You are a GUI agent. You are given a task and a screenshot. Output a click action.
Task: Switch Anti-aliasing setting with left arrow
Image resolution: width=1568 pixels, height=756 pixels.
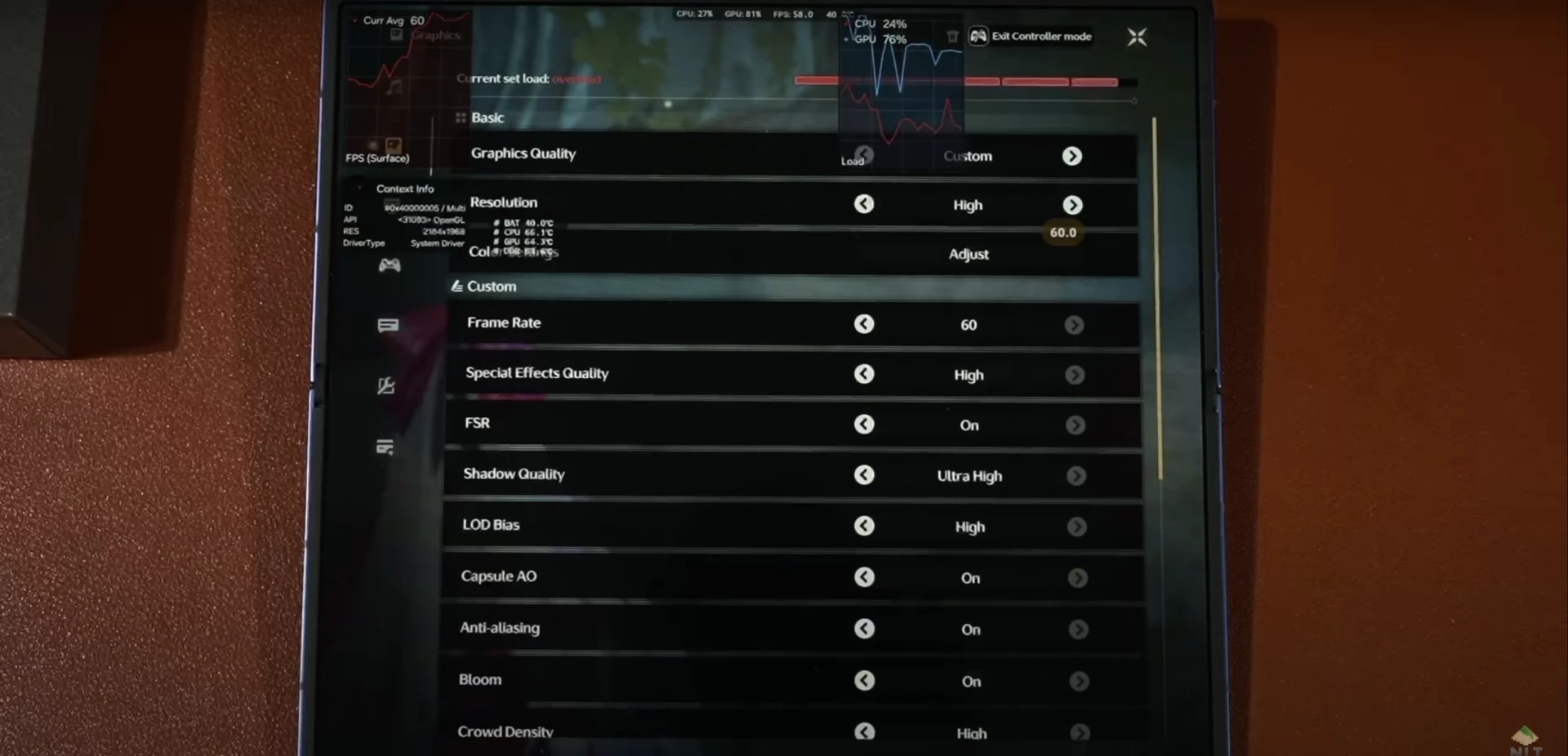pyautogui.click(x=864, y=629)
